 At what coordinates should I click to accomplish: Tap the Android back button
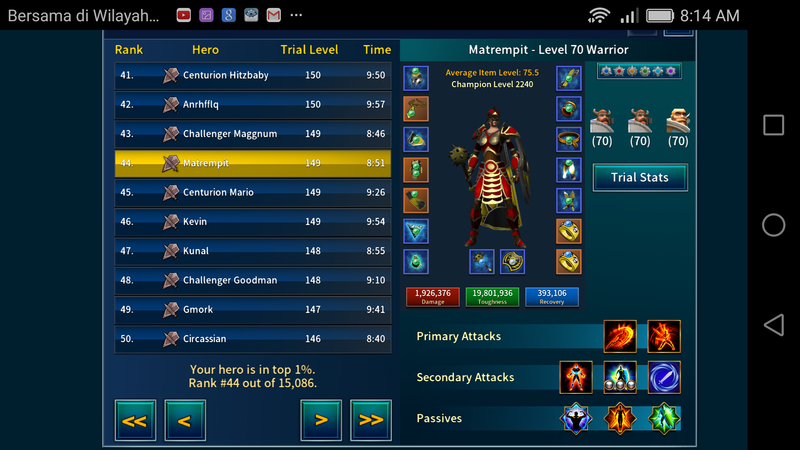[773, 325]
